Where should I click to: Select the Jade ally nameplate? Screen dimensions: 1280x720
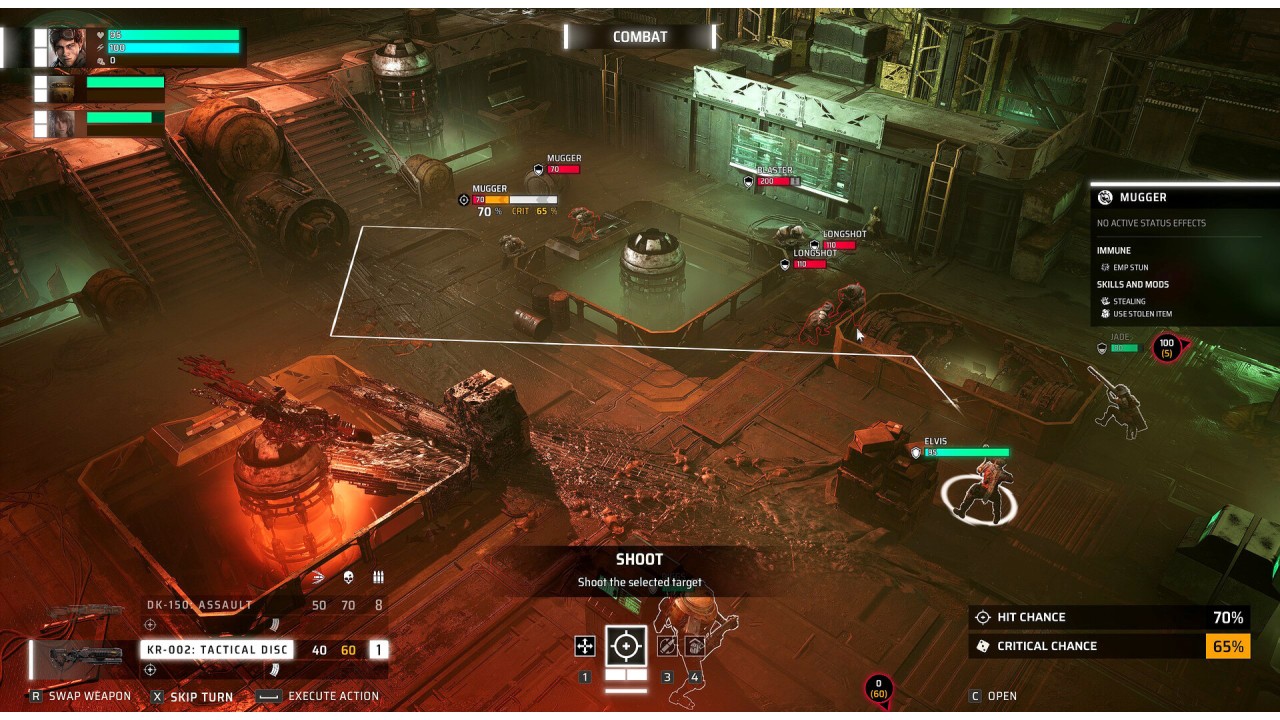click(x=1121, y=343)
